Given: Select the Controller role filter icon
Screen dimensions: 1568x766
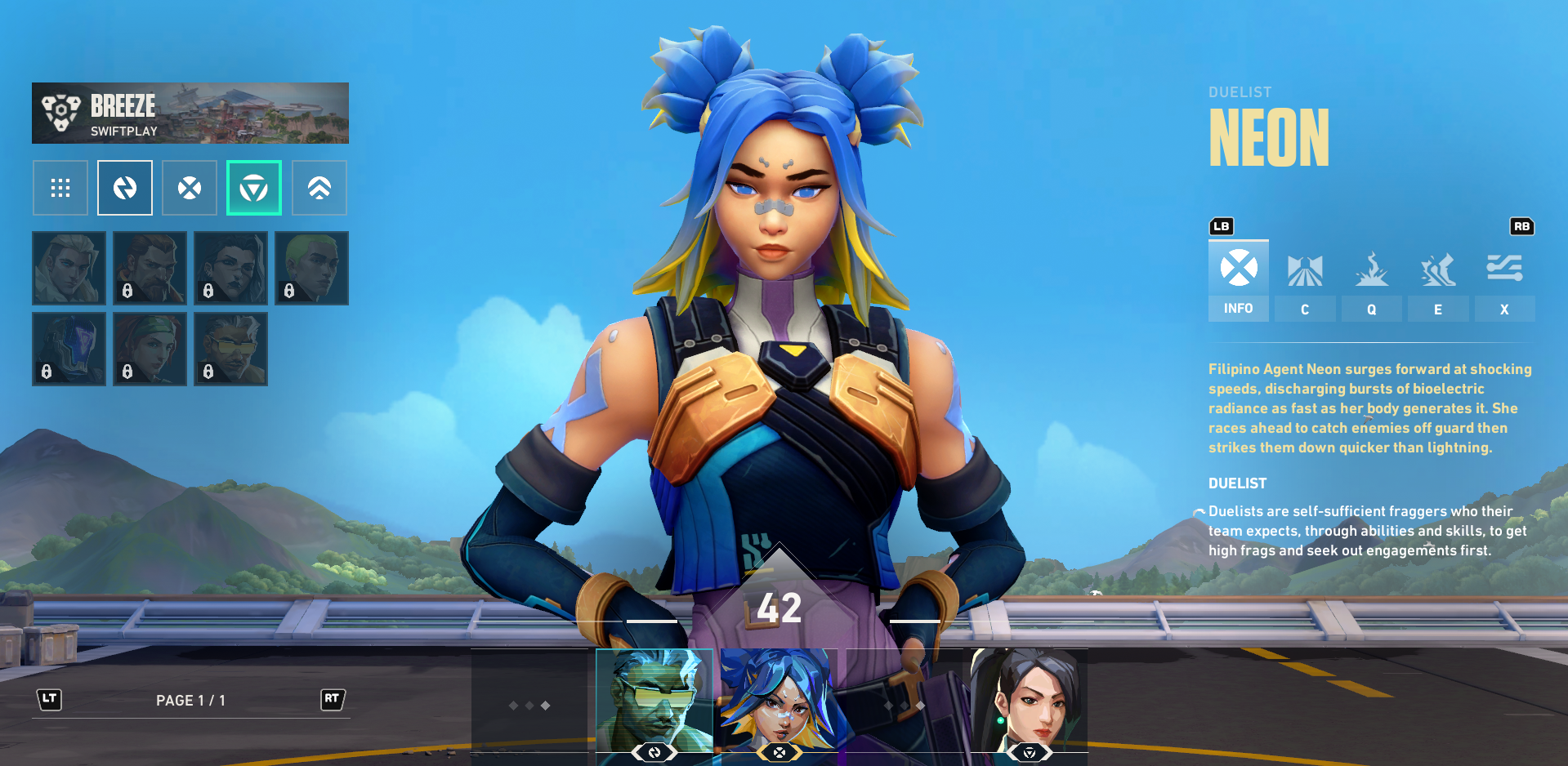Looking at the screenshot, I should (x=190, y=188).
